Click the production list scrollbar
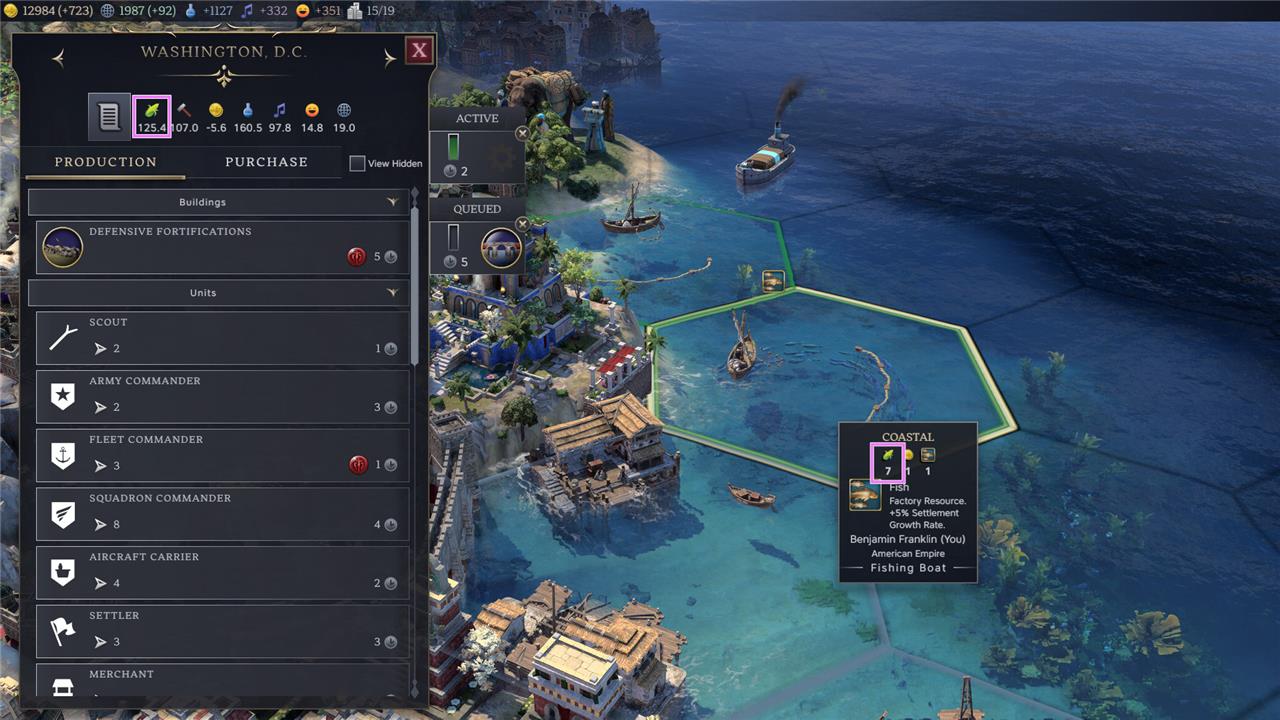The height and width of the screenshot is (720, 1280). pyautogui.click(x=415, y=280)
